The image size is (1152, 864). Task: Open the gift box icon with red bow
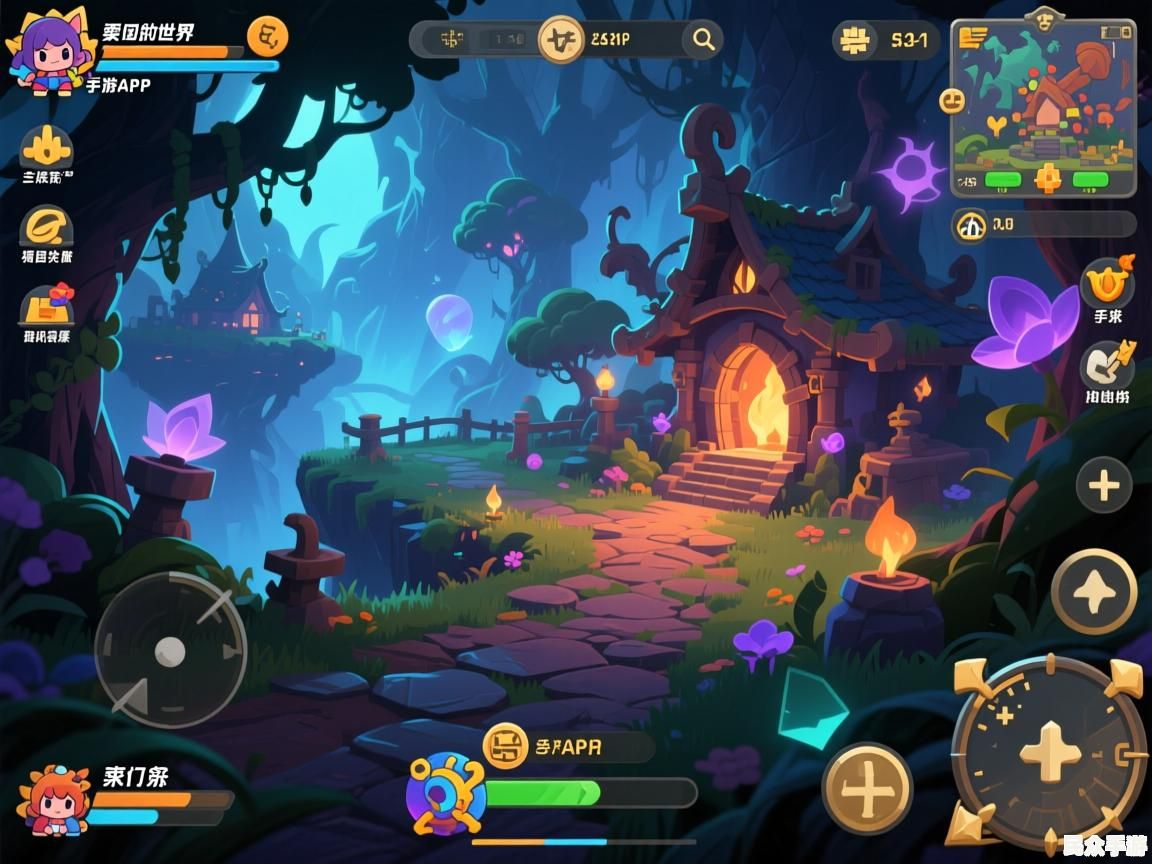point(47,305)
